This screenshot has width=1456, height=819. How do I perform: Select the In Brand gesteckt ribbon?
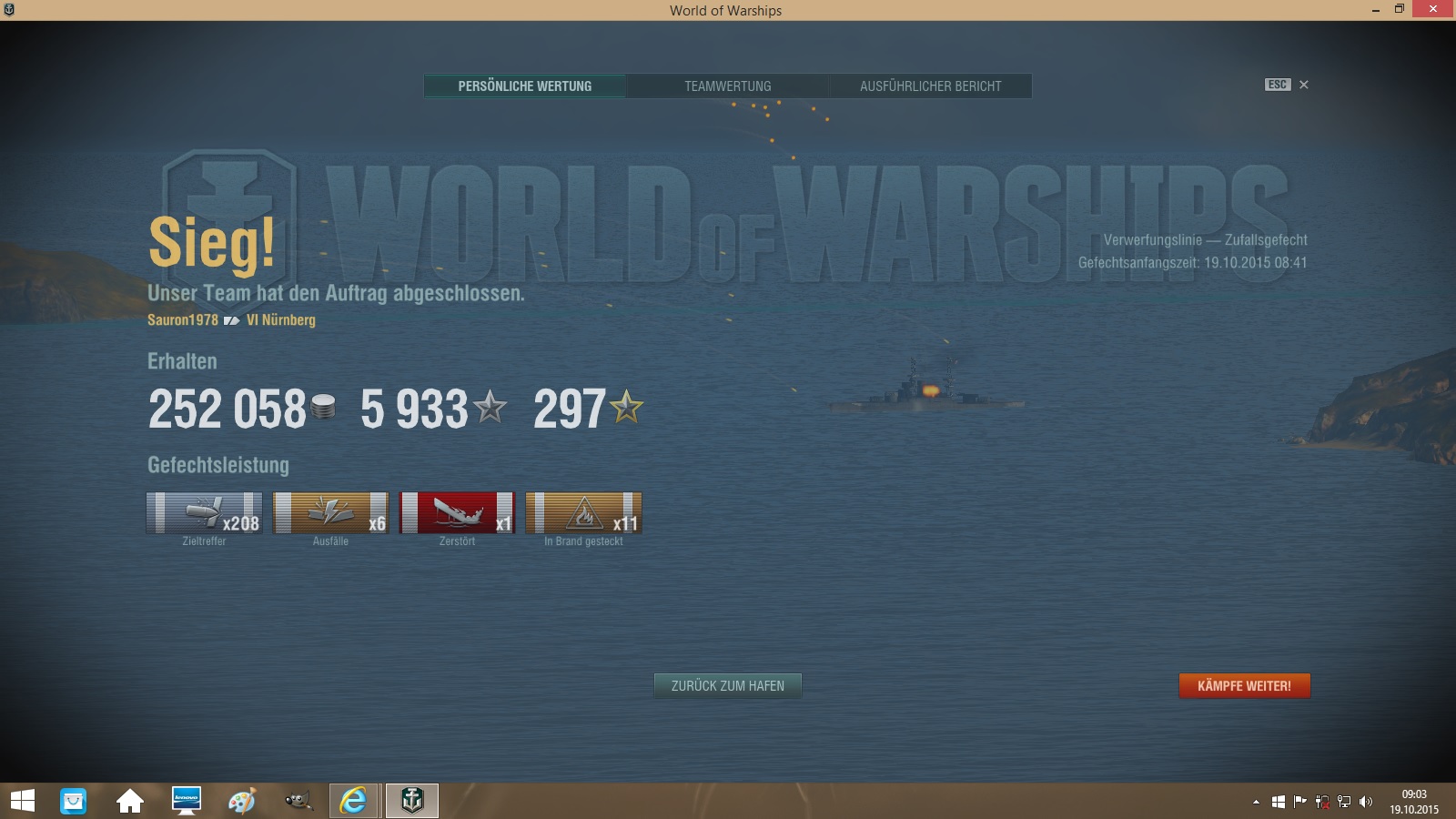coord(583,513)
